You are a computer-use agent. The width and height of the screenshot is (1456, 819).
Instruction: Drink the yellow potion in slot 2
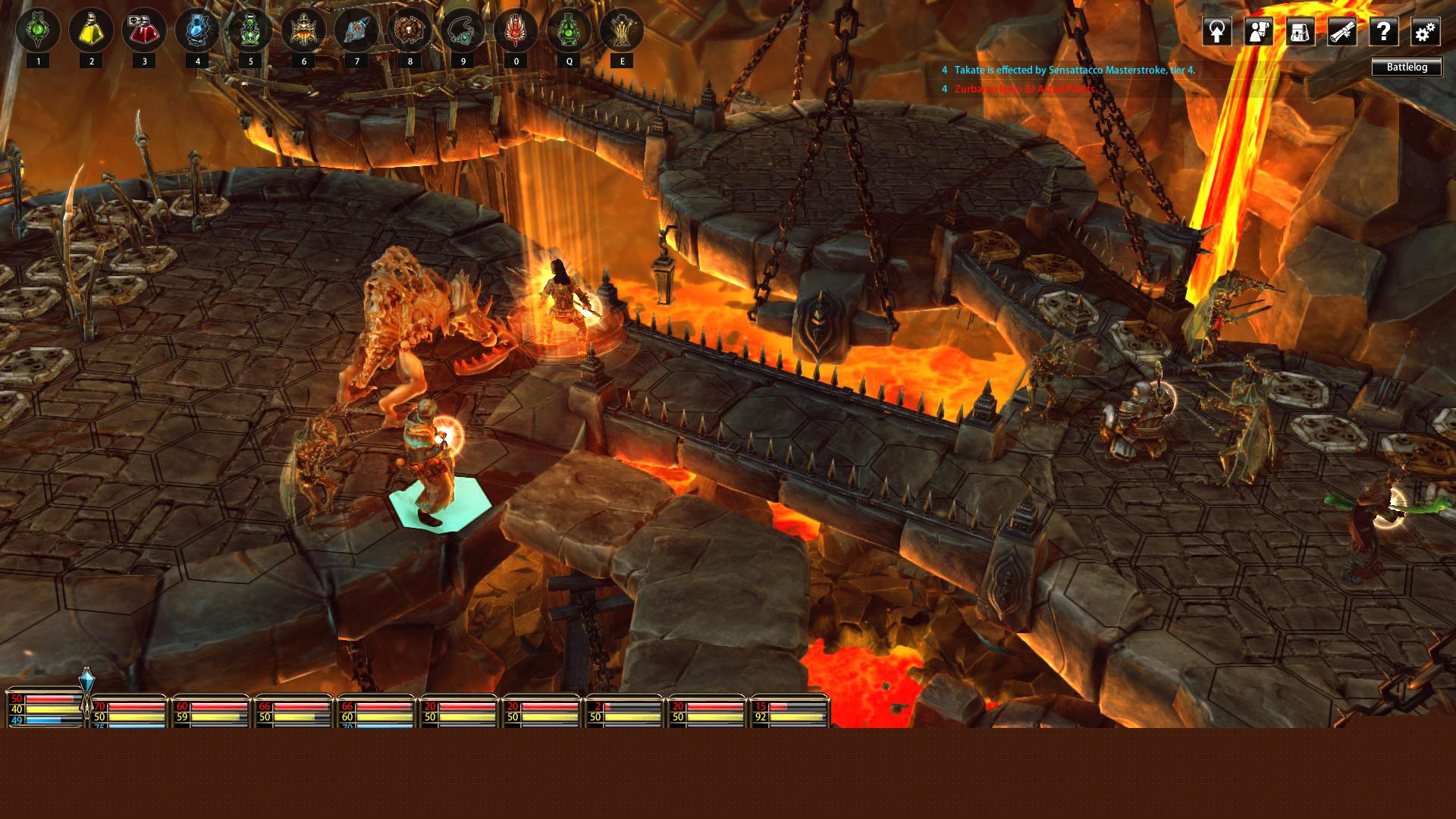pos(91,30)
